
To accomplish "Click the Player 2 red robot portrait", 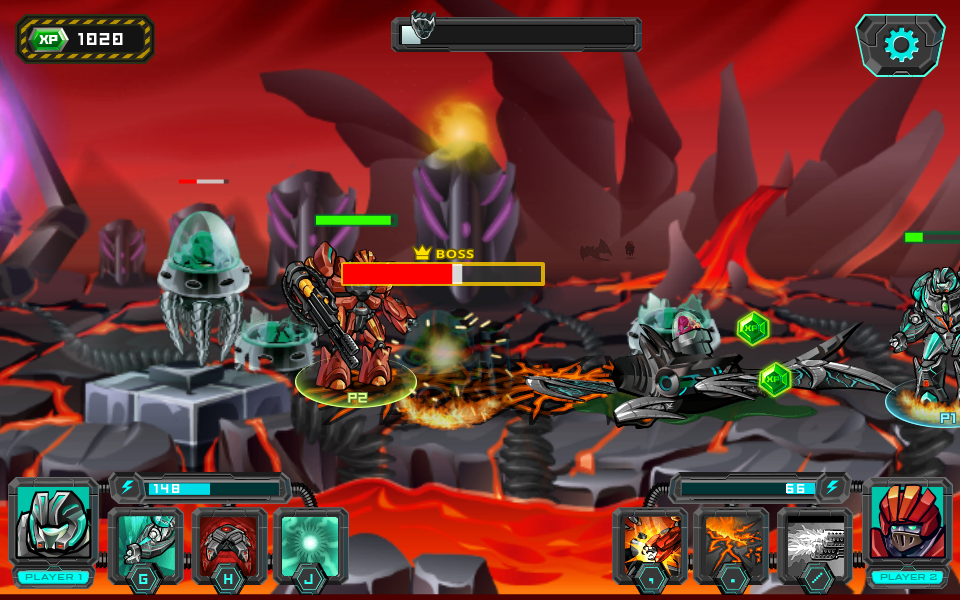I will click(907, 524).
